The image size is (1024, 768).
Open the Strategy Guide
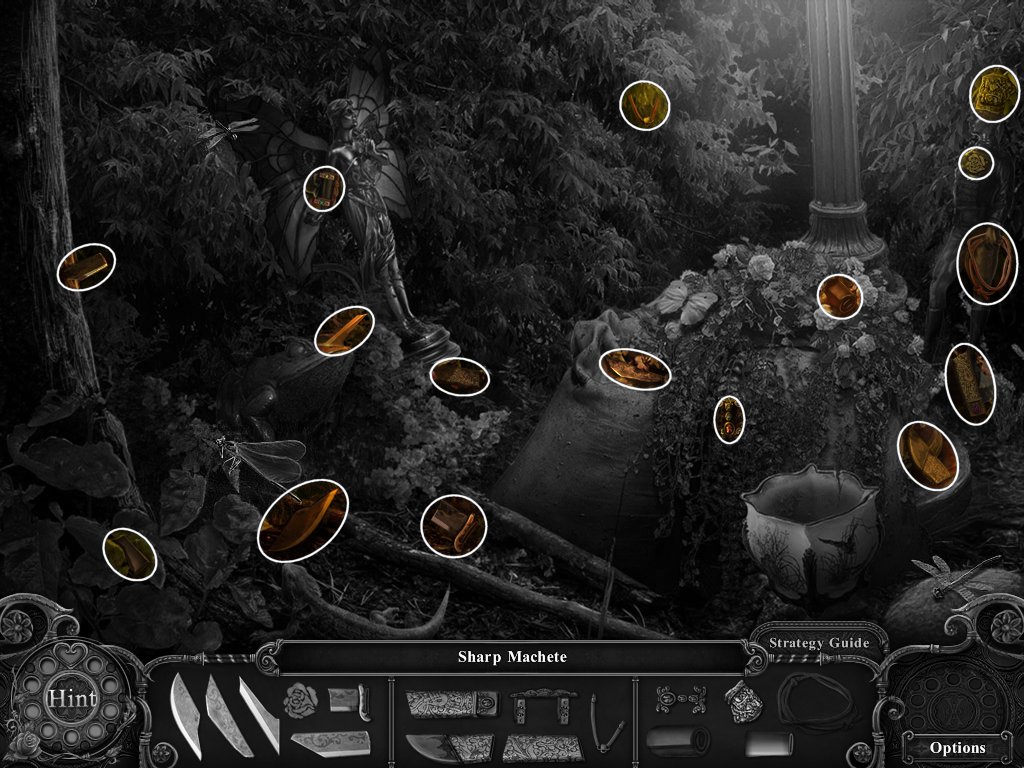point(818,643)
